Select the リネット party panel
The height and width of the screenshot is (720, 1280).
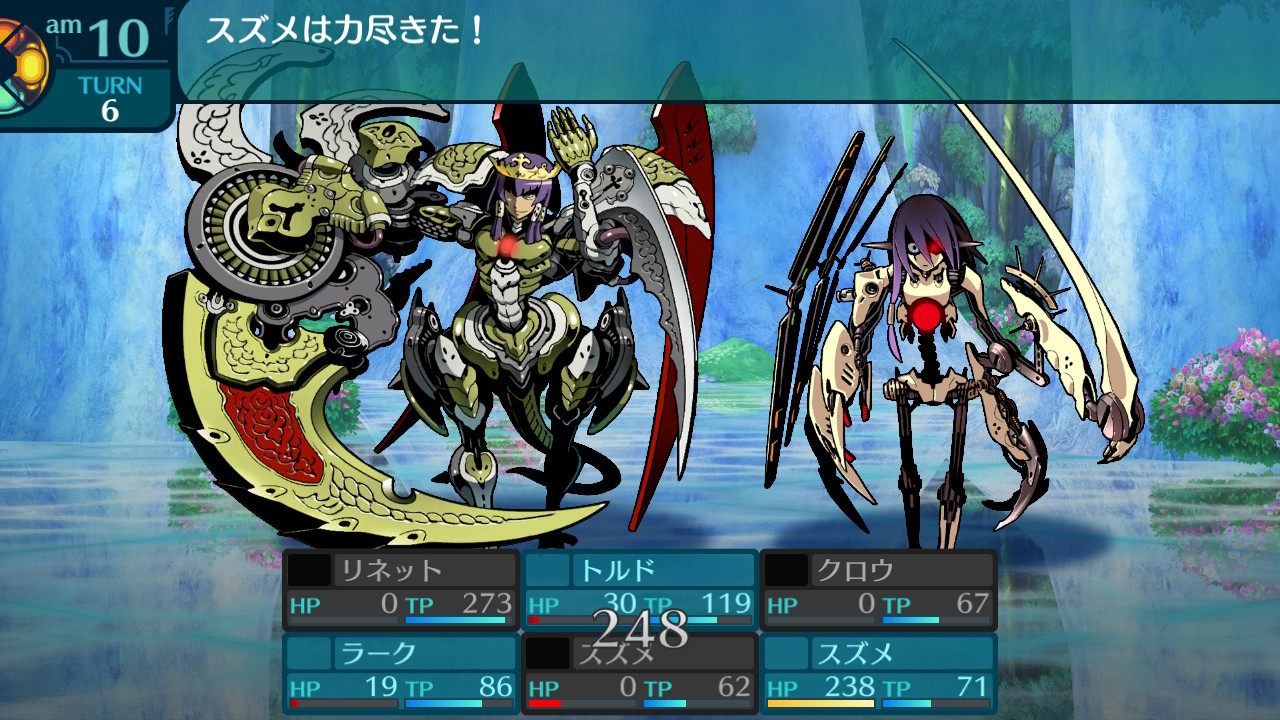[401, 589]
